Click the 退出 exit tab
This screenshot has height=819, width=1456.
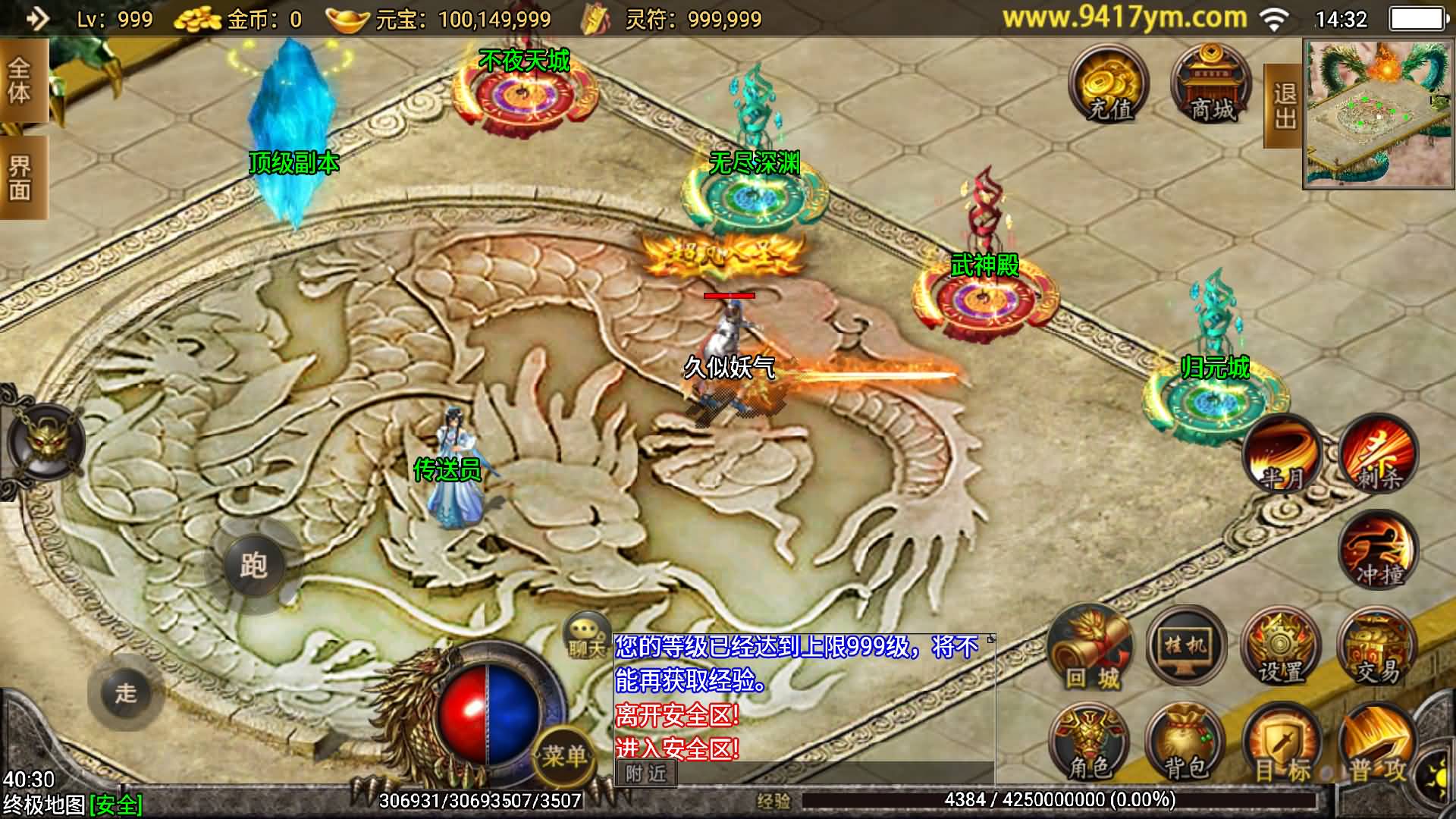pos(1283,106)
